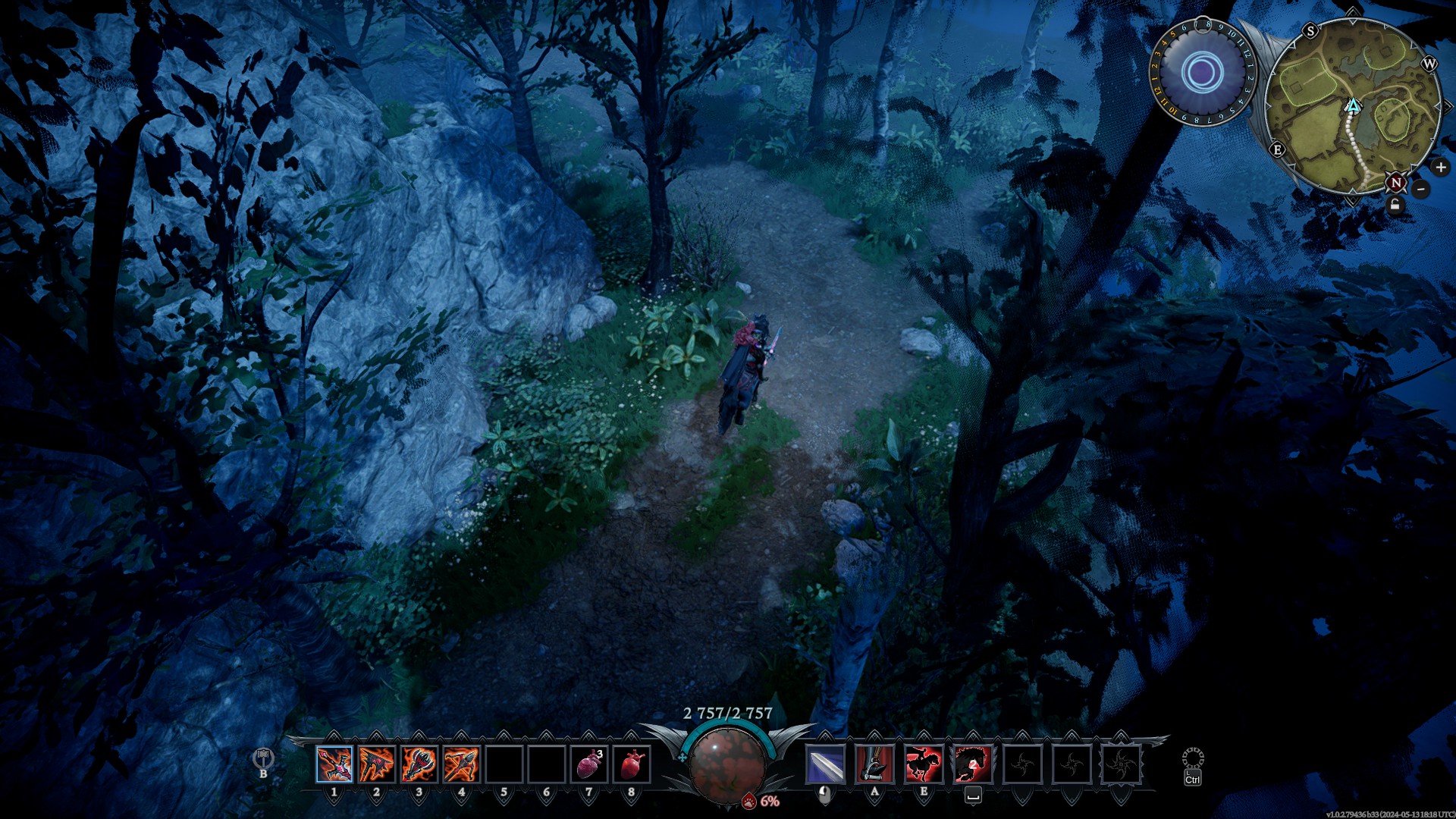Zoom out the minimap with the minus button
This screenshot has width=1456, height=819.
(x=1422, y=189)
